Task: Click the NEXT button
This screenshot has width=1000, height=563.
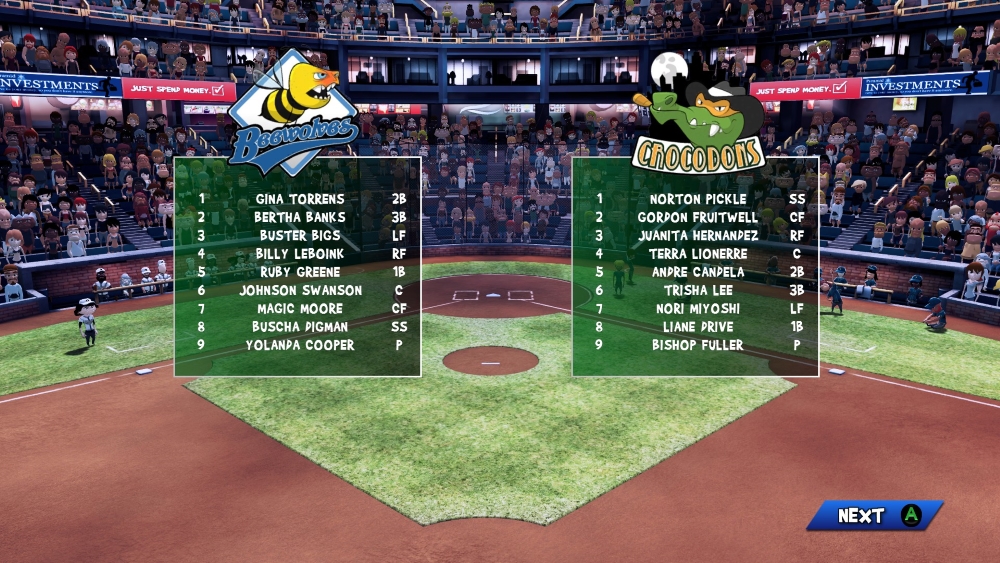Action: (873, 515)
